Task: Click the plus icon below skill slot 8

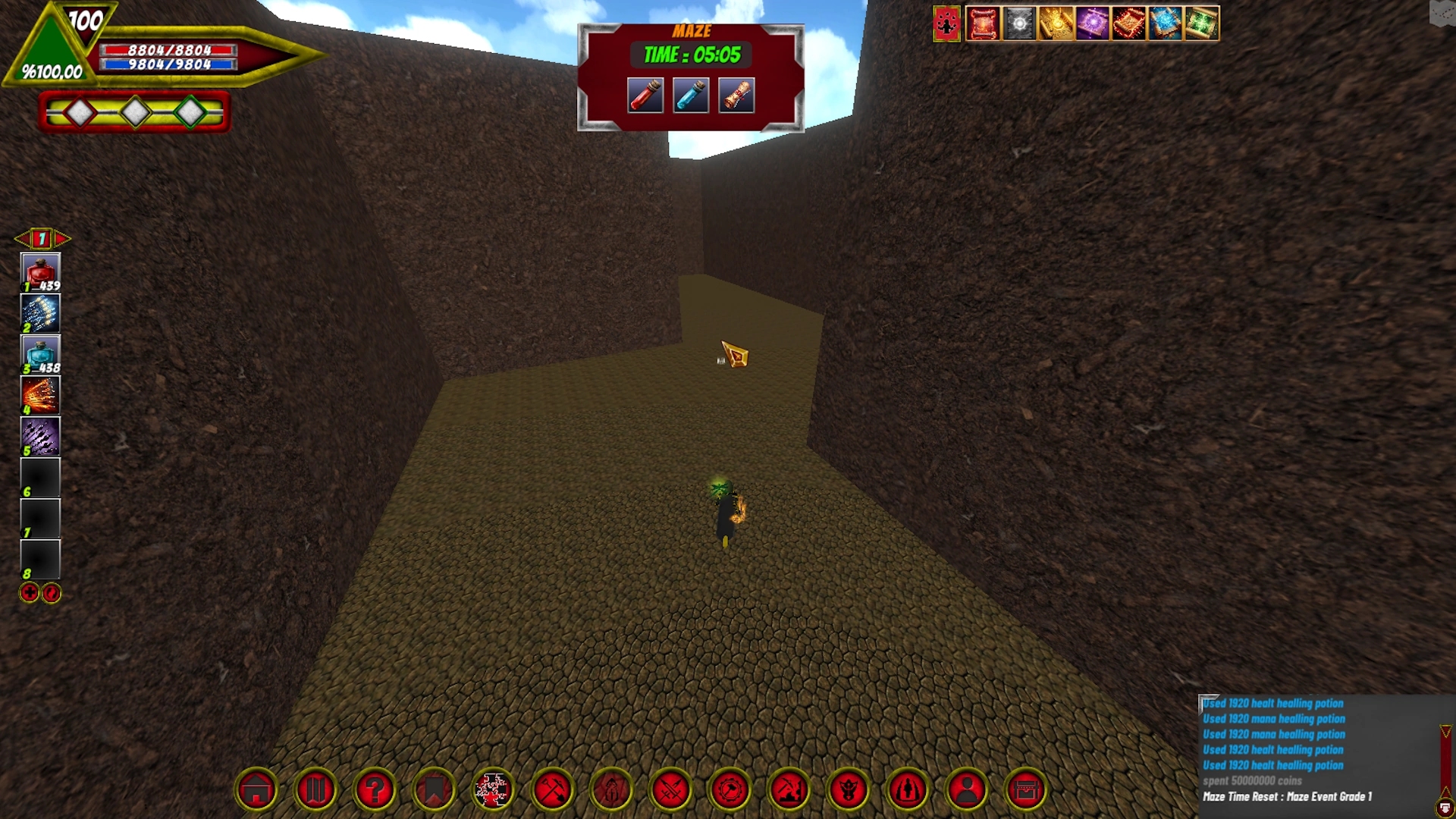Action: pyautogui.click(x=27, y=594)
